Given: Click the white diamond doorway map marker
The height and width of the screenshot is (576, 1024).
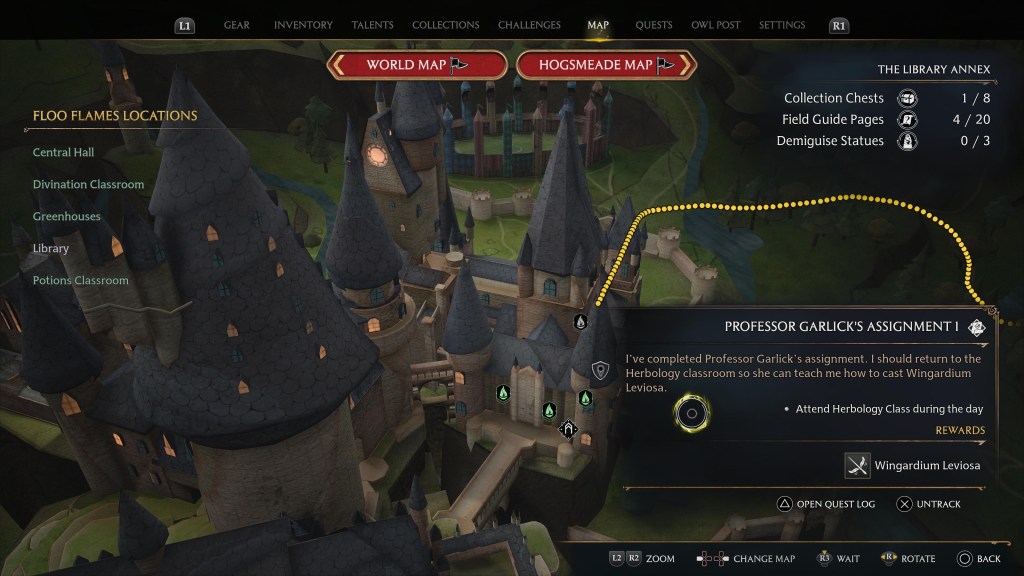Looking at the screenshot, I should click(x=568, y=430).
